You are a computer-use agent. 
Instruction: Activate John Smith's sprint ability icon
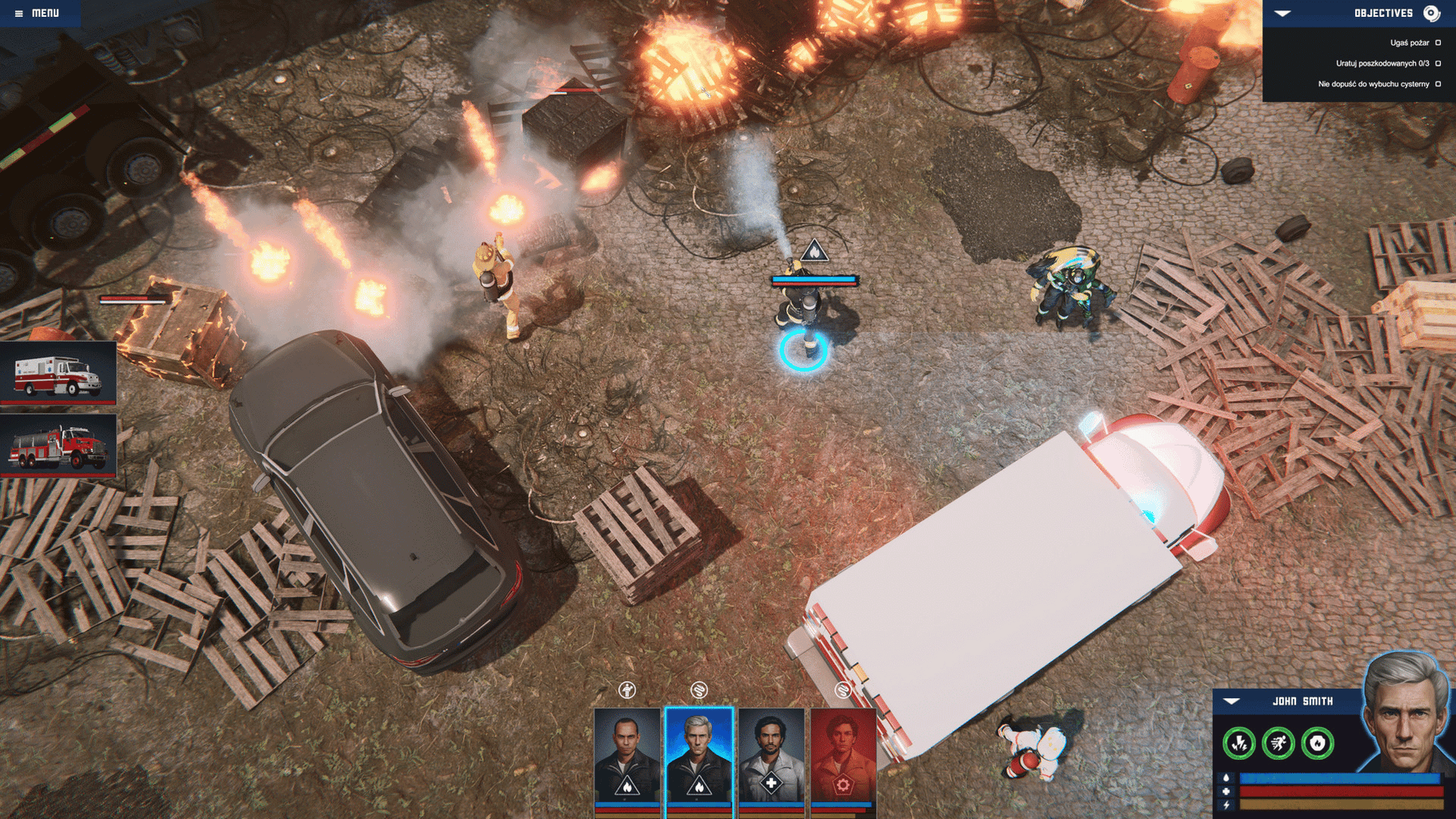(1278, 744)
